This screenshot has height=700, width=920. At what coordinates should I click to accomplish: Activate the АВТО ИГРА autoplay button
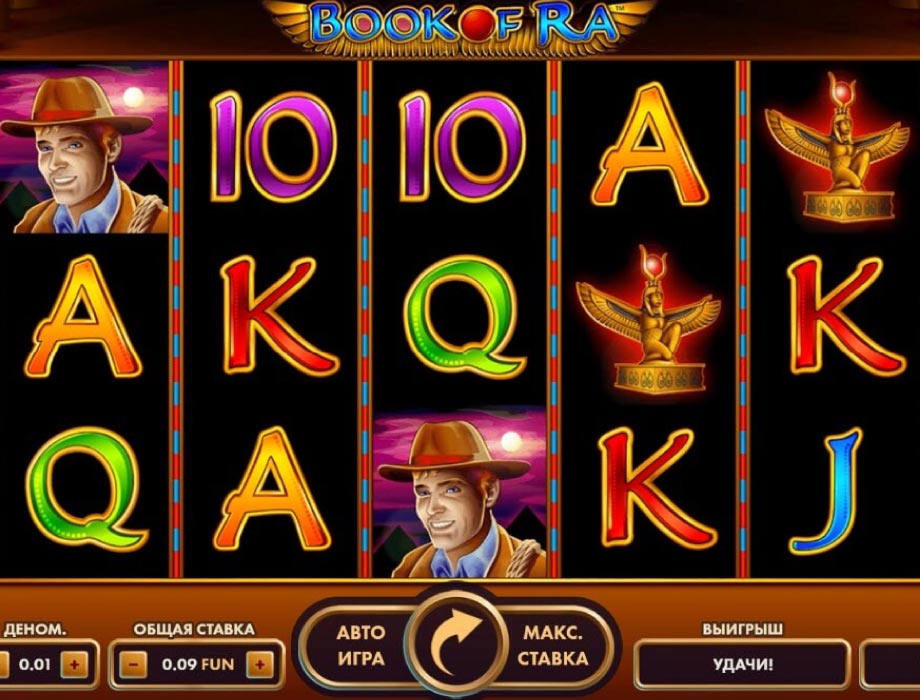point(360,646)
